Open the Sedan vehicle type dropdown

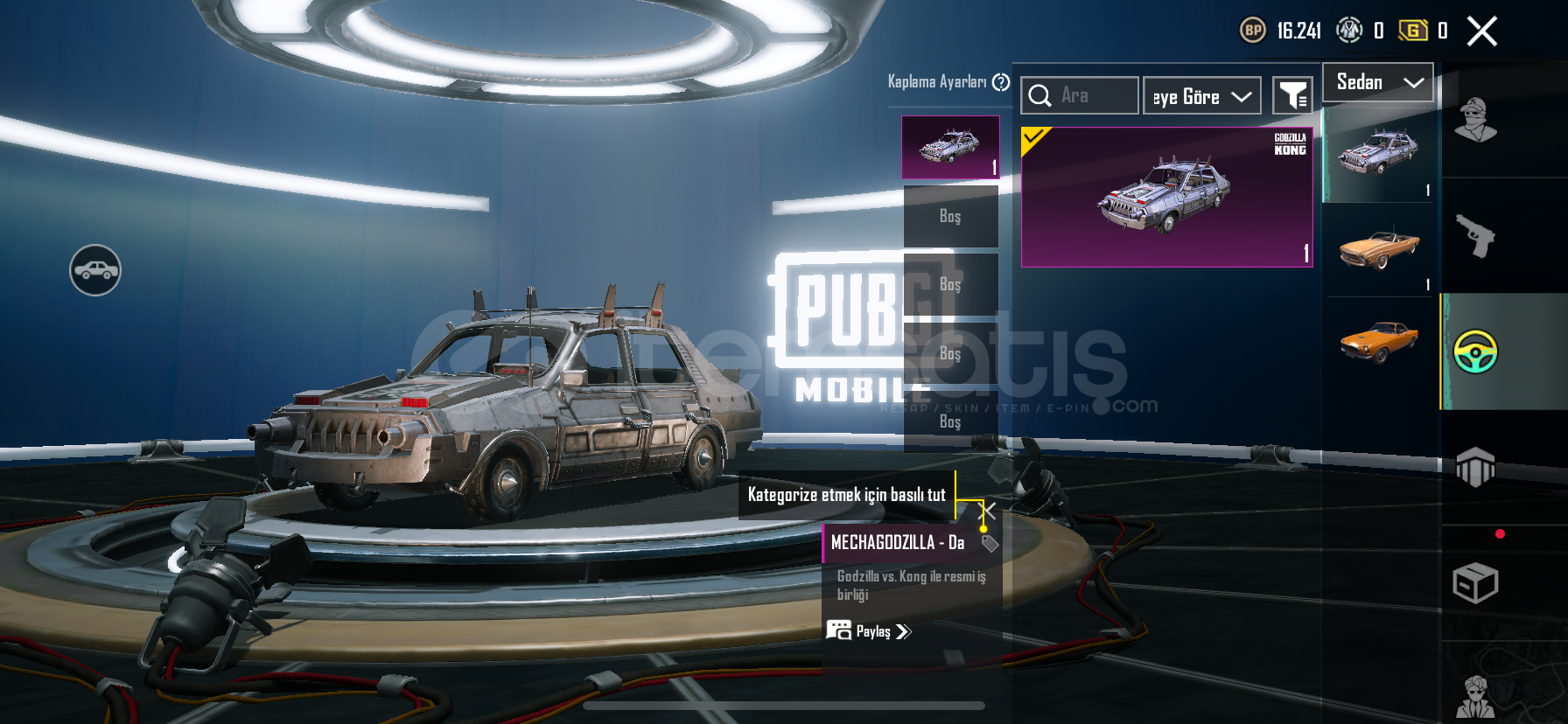pyautogui.click(x=1377, y=82)
